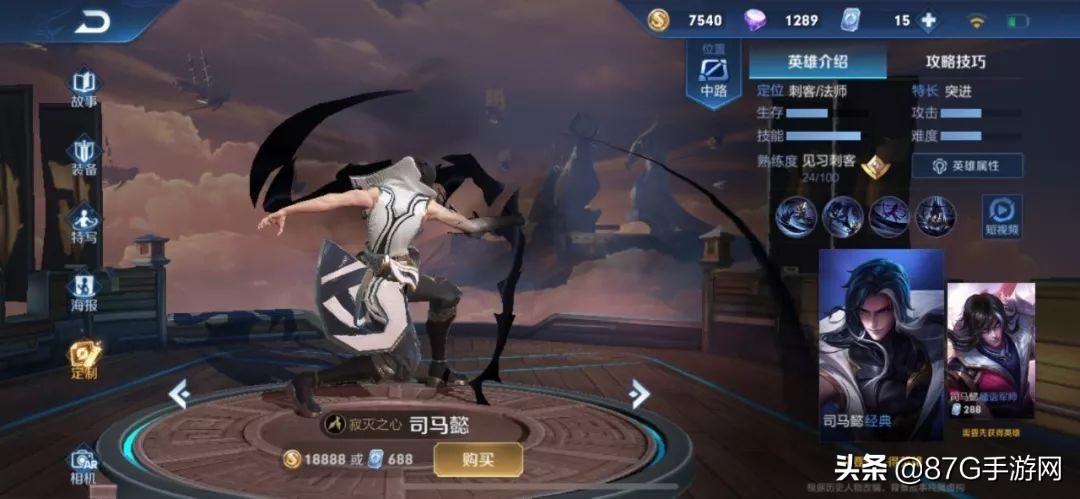The width and height of the screenshot is (1080, 499).
Task: Open the 装备 equipment menu
Action: click(84, 156)
